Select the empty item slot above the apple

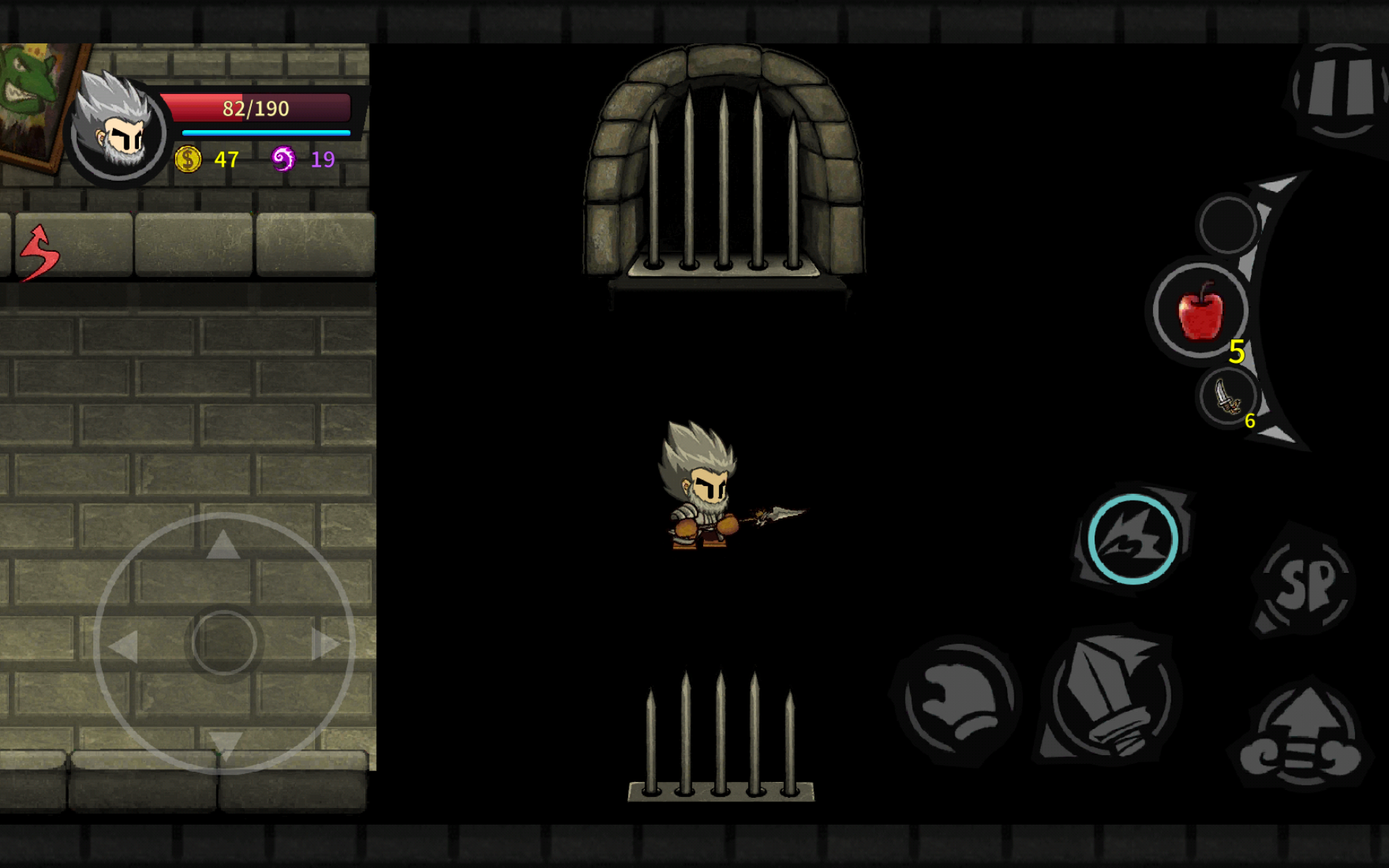point(1228,224)
